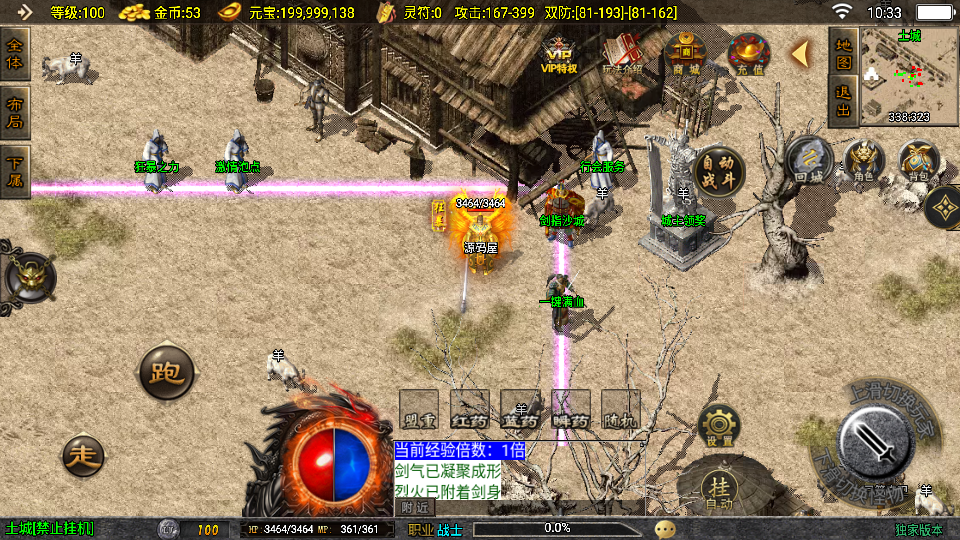Collapse the top icon row with the arrow

pyautogui.click(x=800, y=54)
